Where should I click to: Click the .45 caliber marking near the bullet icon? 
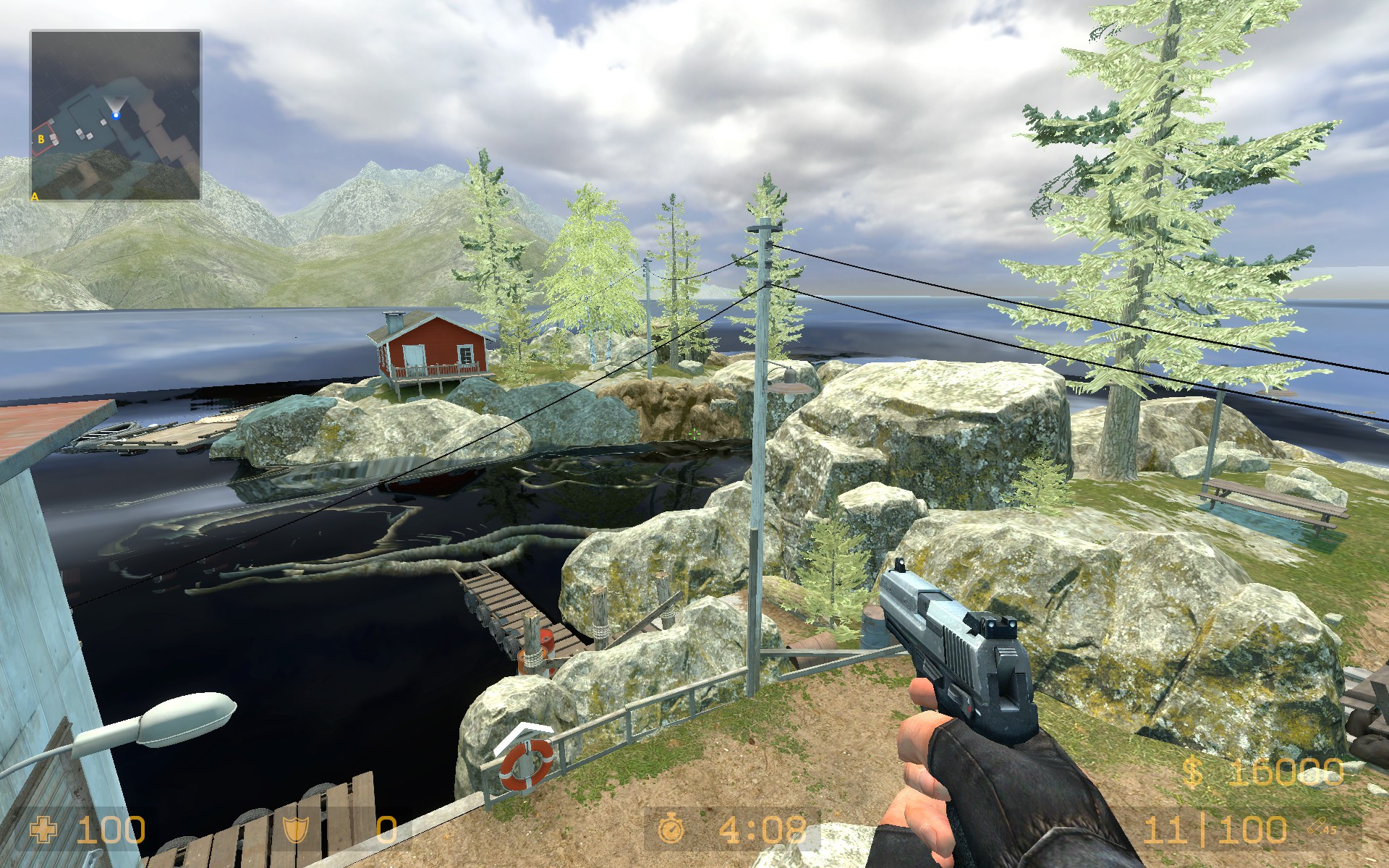(1330, 830)
